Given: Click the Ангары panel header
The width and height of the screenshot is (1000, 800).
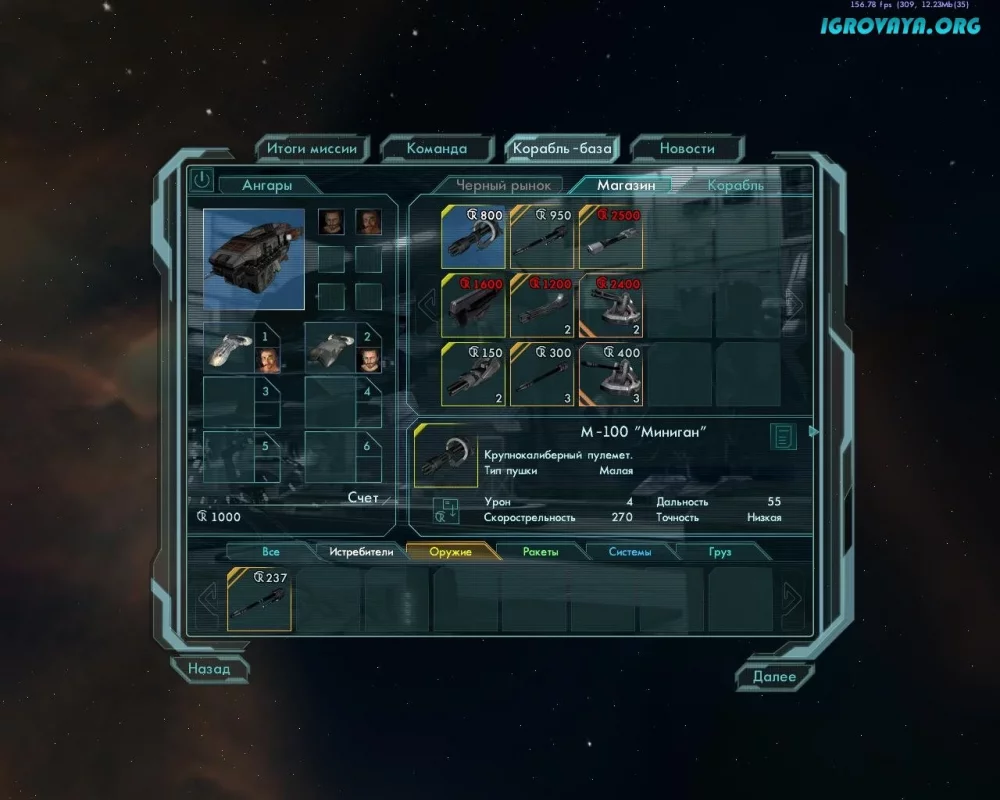Looking at the screenshot, I should (267, 185).
